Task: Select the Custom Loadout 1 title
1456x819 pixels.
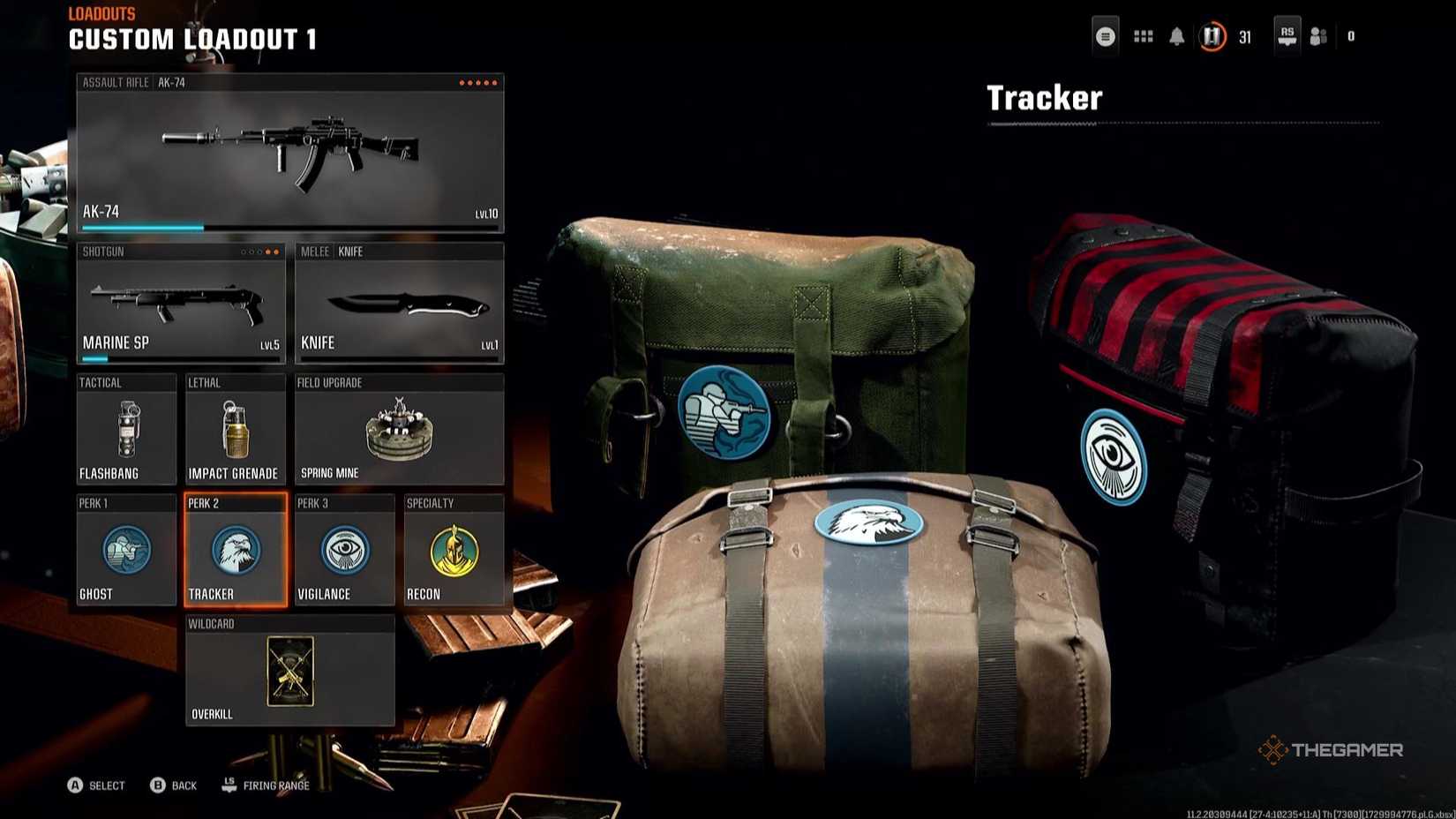Action: click(193, 39)
